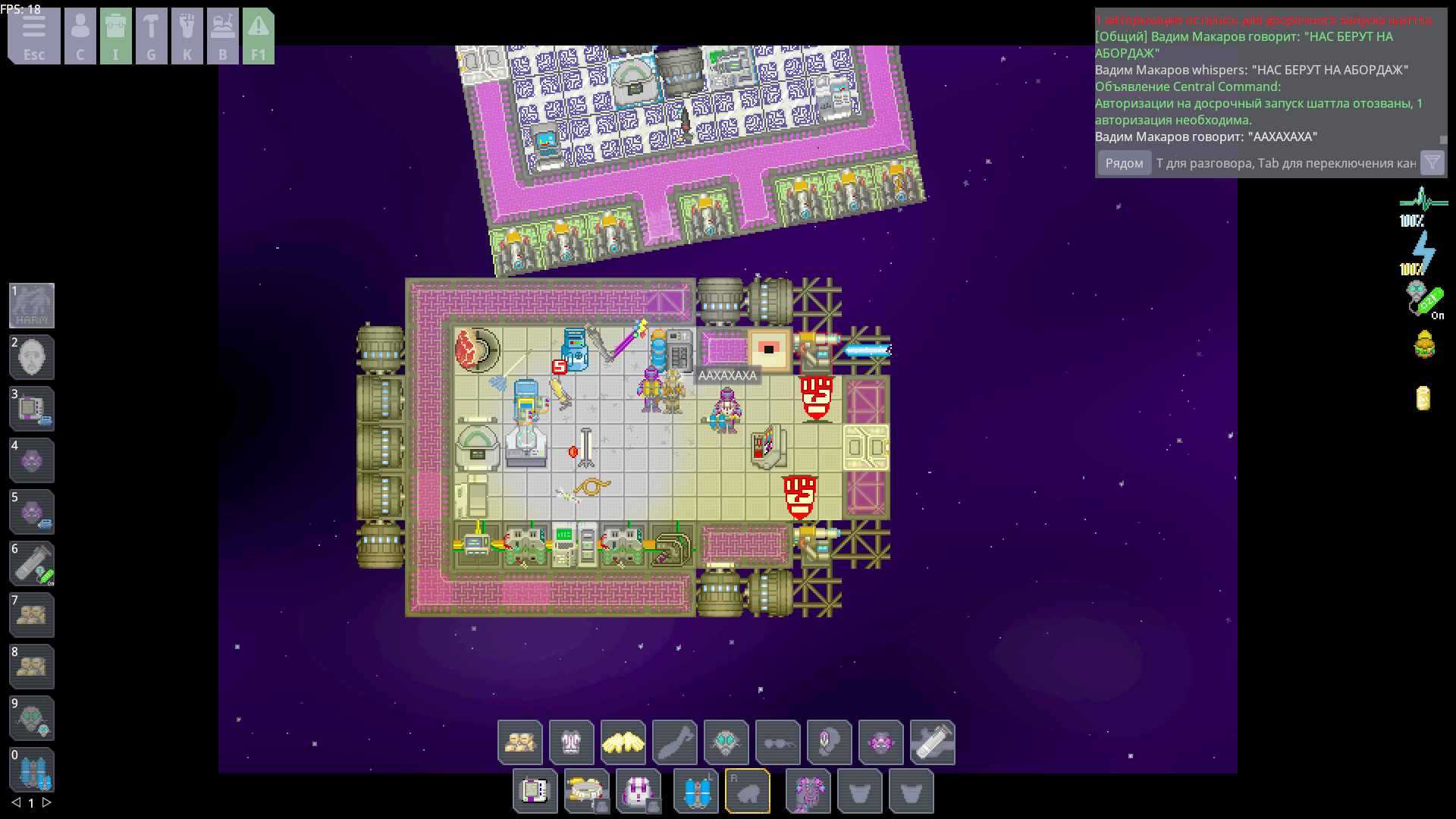The image size is (1456, 819).
Task: Click the purple hardsuit outer clothing slot
Action: click(808, 792)
